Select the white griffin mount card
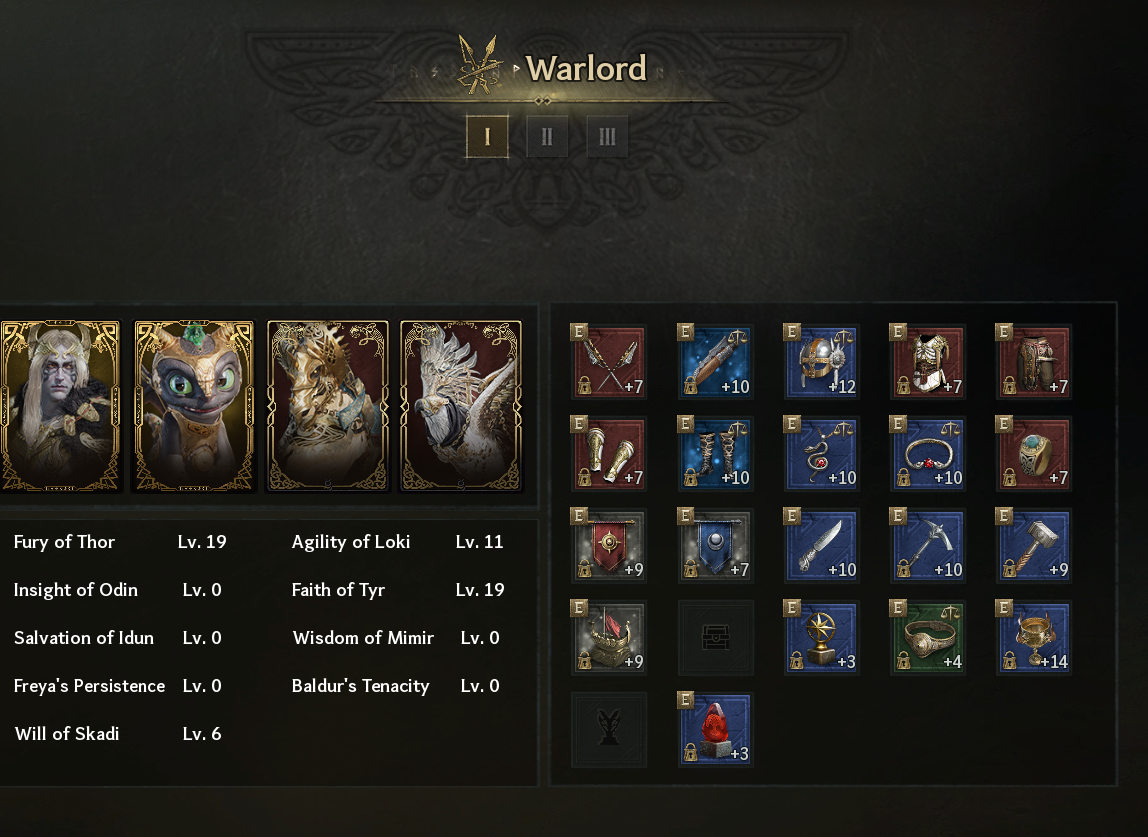The width and height of the screenshot is (1148, 837). [x=460, y=406]
